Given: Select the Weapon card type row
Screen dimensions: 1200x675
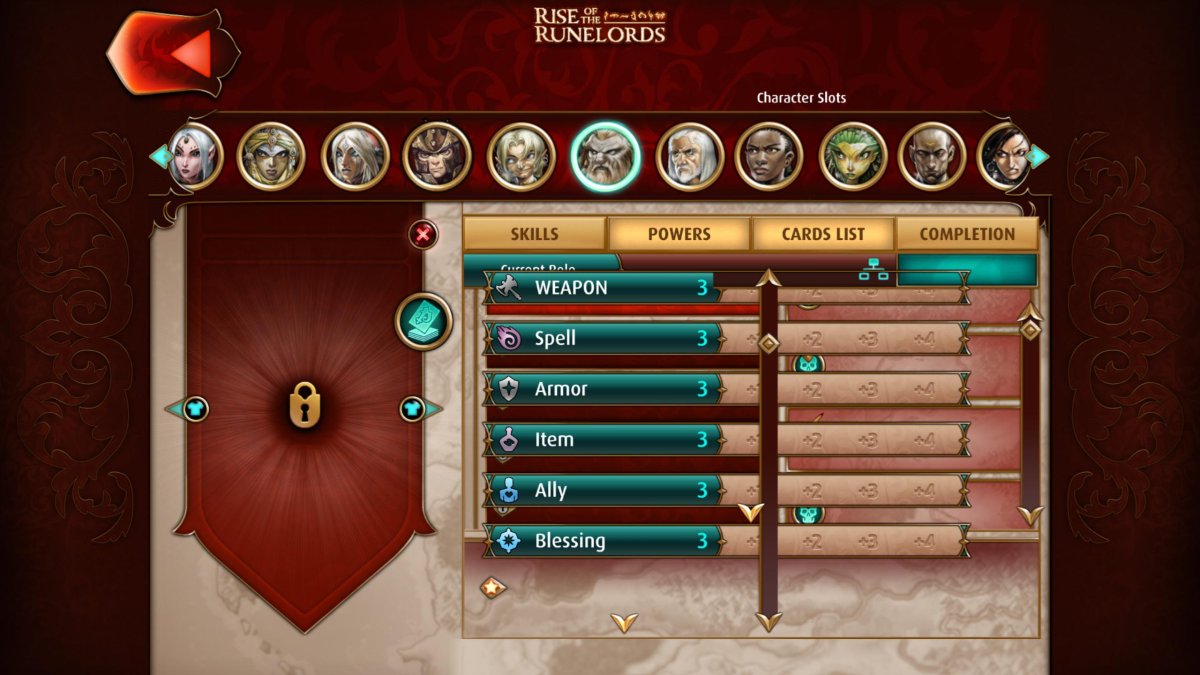Looking at the screenshot, I should pyautogui.click(x=602, y=288).
